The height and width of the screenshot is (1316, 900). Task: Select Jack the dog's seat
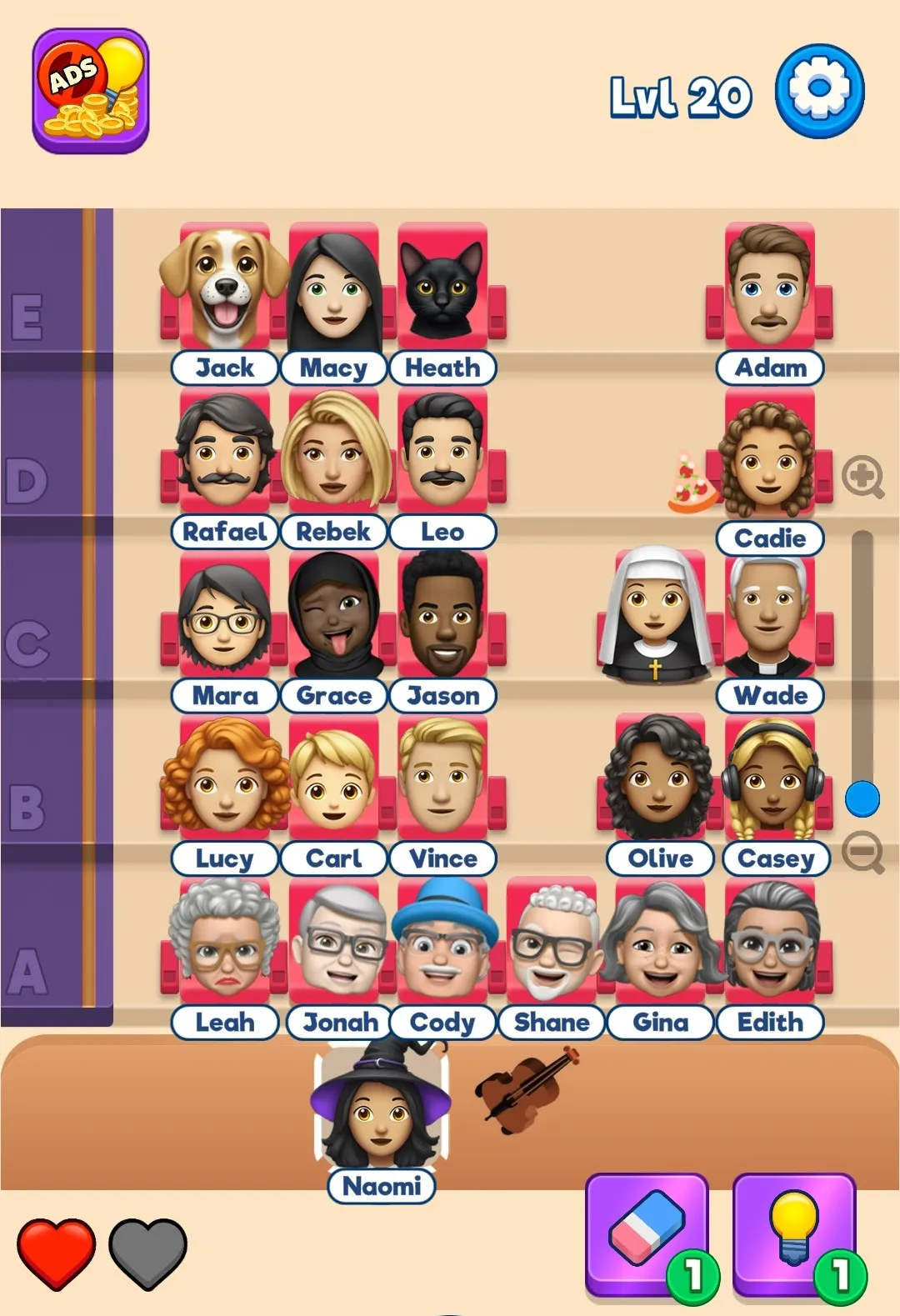point(225,289)
